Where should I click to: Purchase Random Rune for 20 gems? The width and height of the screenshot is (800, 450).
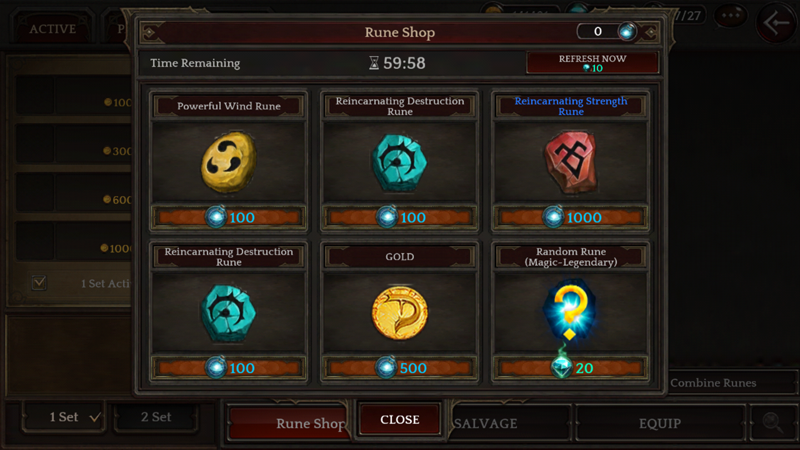pos(571,368)
